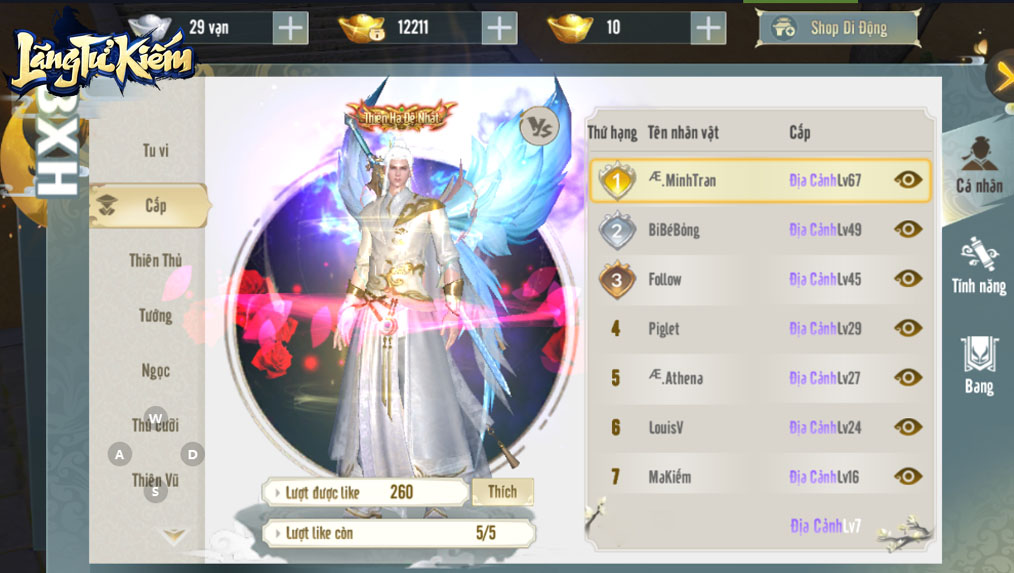Add silver with the 29 vạn plus button

tap(291, 28)
